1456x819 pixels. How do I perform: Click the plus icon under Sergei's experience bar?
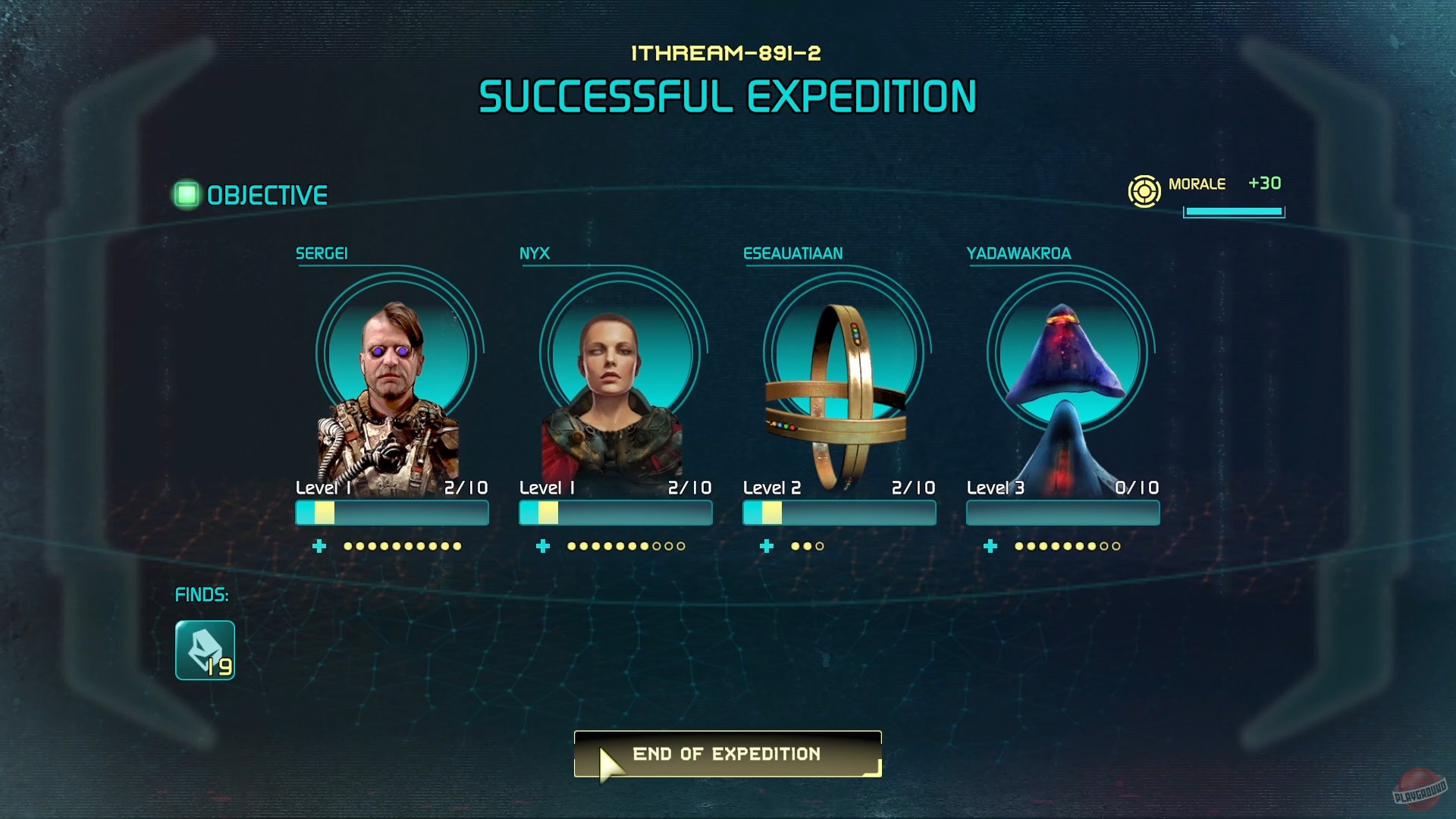pos(319,545)
